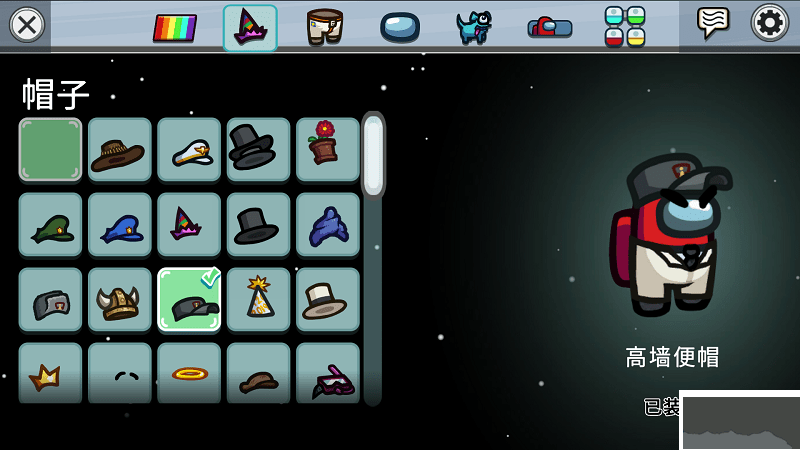
Task: Select the nameplate tab
Action: tap(549, 27)
